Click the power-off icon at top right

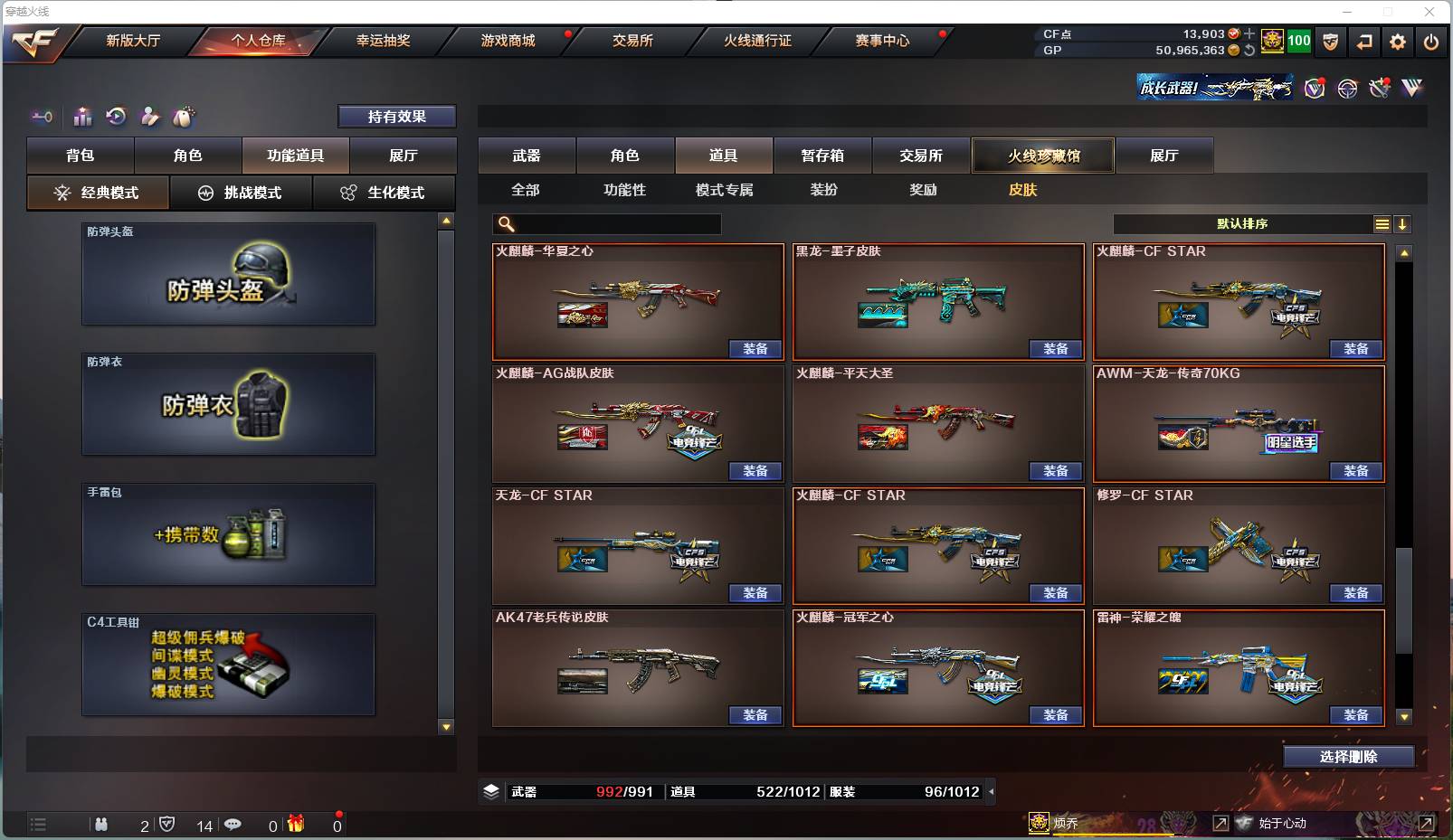click(x=1430, y=42)
